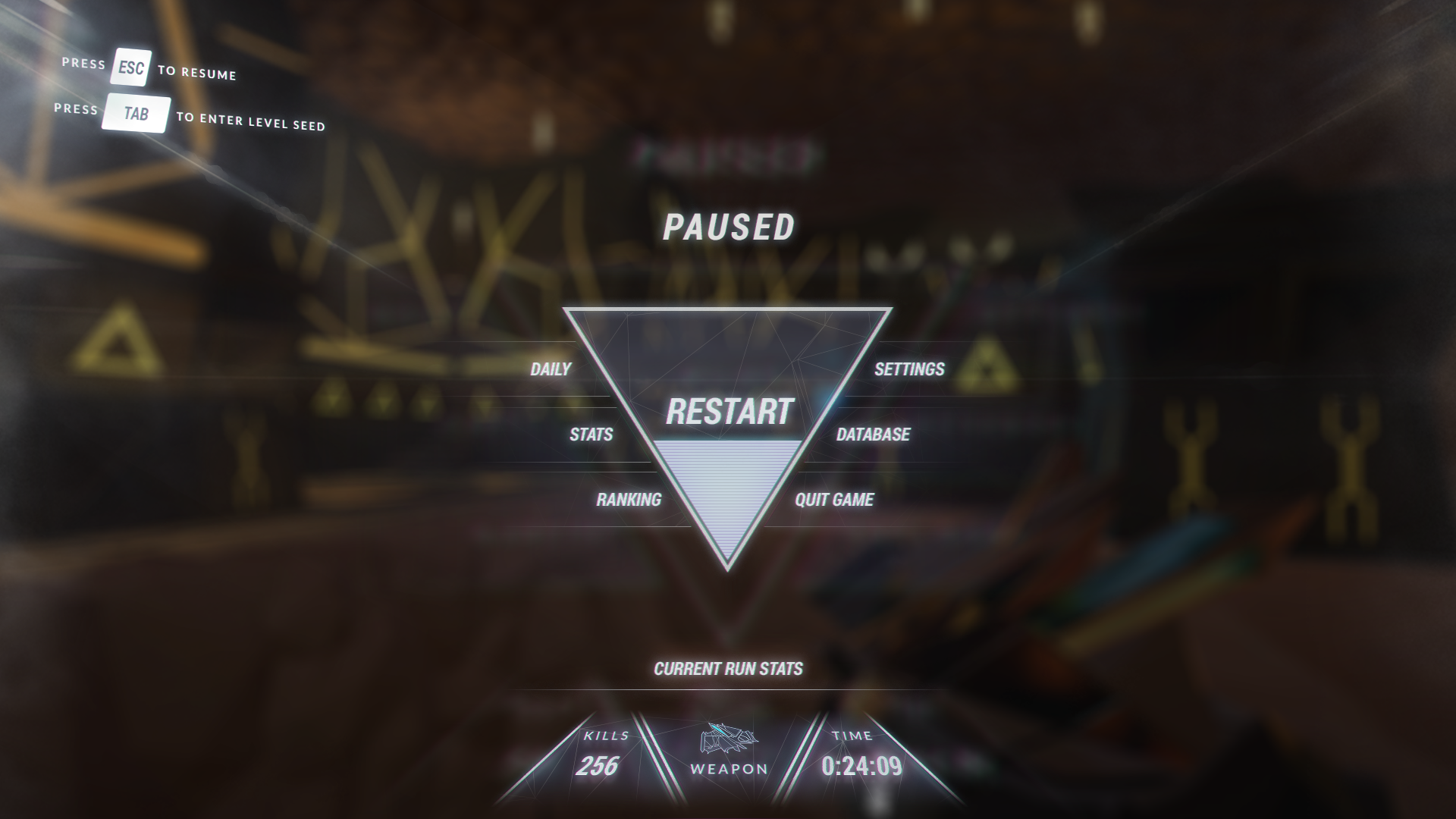Choose Quit Game
1456x819 pixels.
click(x=834, y=500)
